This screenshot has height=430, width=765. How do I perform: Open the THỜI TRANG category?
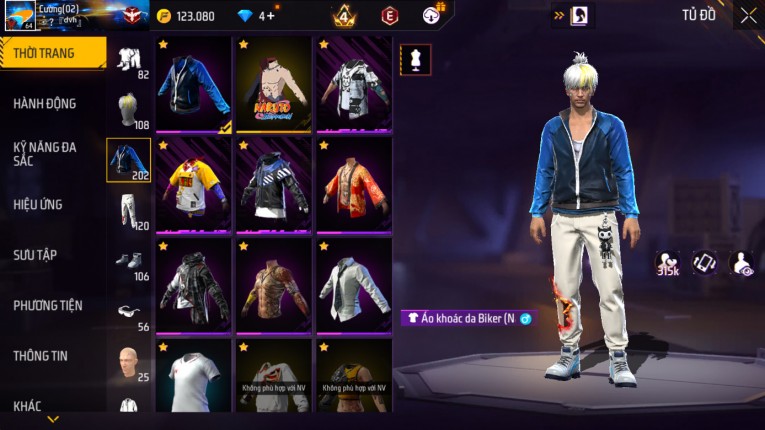click(52, 53)
